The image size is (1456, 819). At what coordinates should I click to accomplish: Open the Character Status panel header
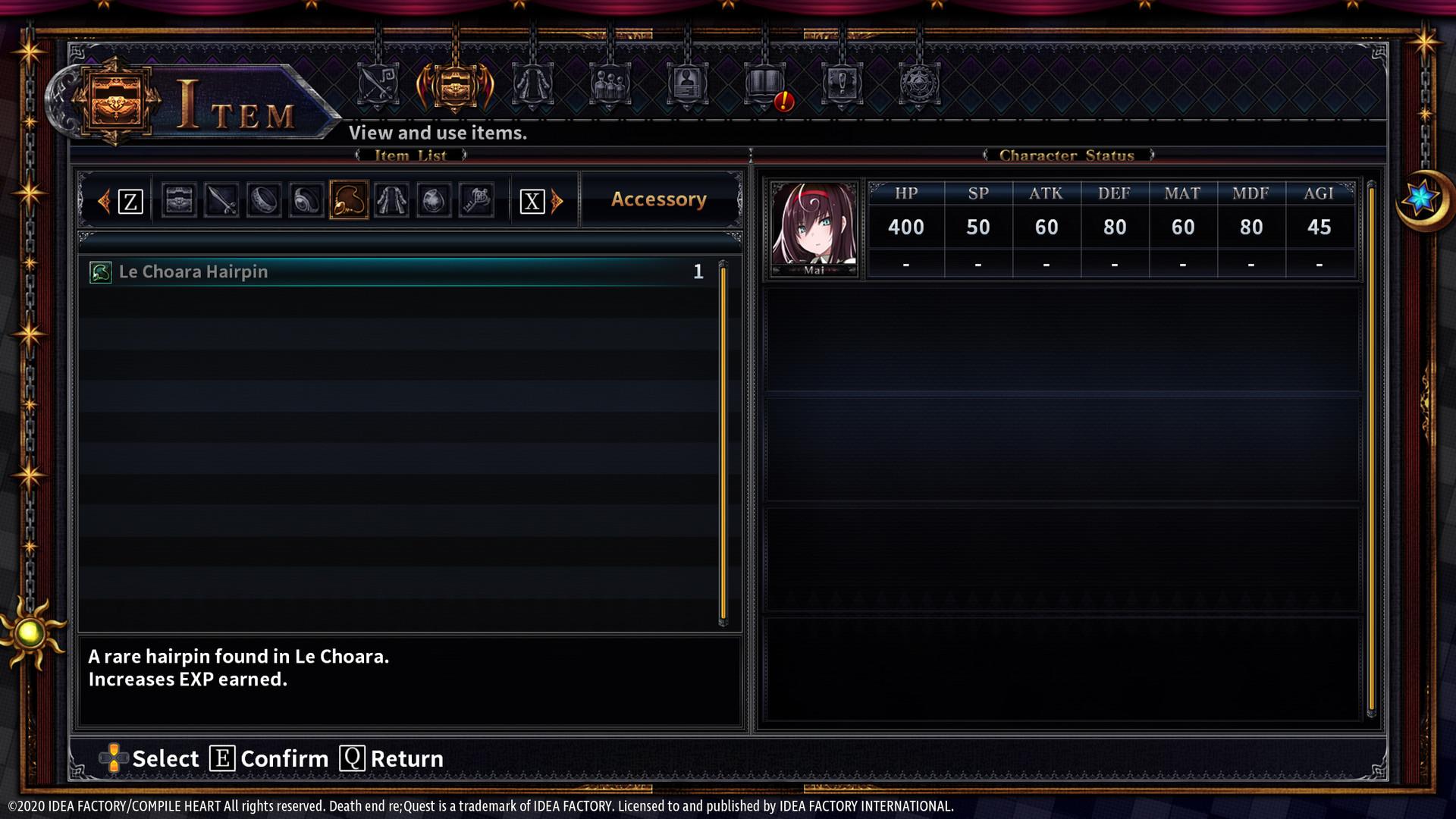[1066, 155]
